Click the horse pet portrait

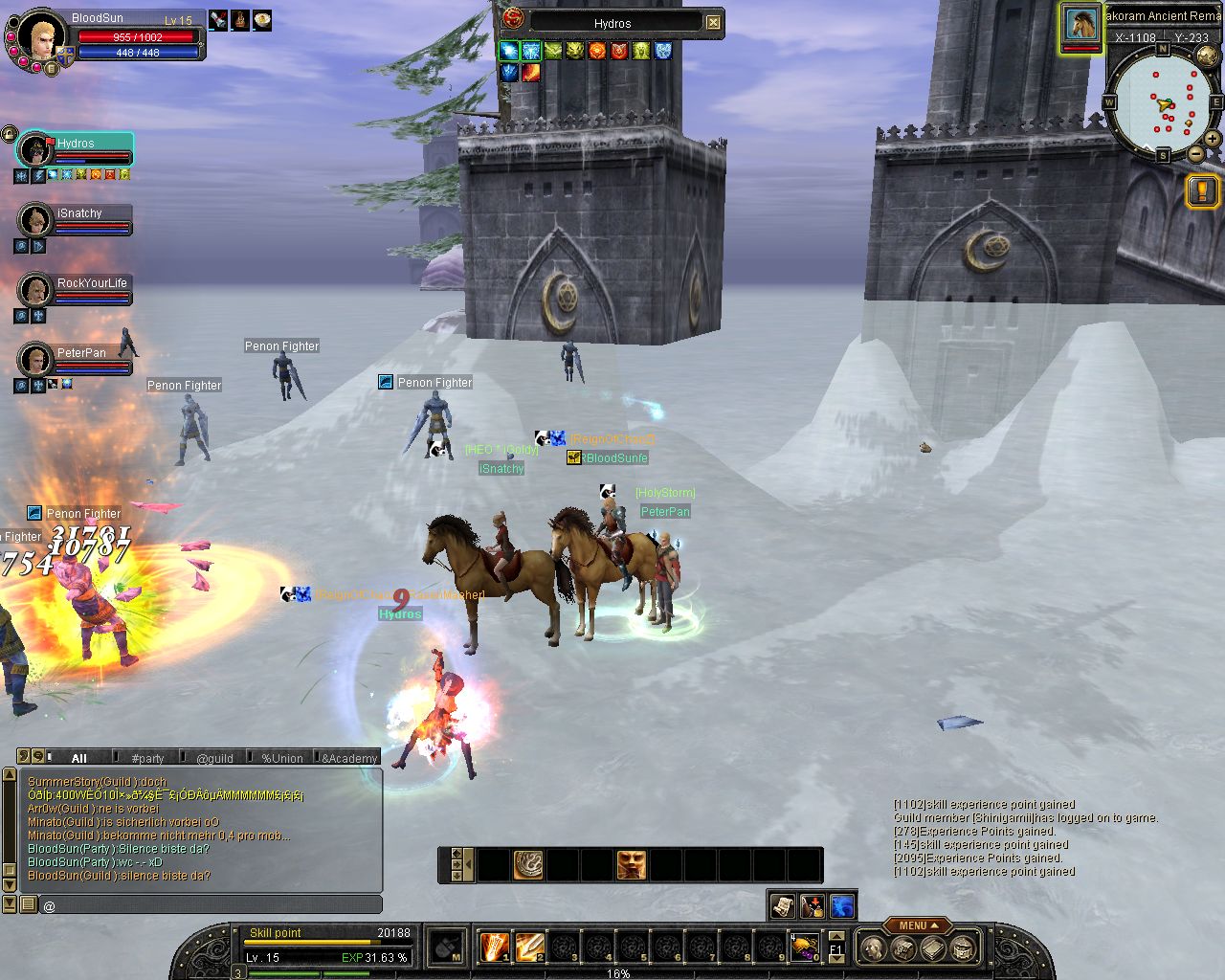(x=1081, y=24)
